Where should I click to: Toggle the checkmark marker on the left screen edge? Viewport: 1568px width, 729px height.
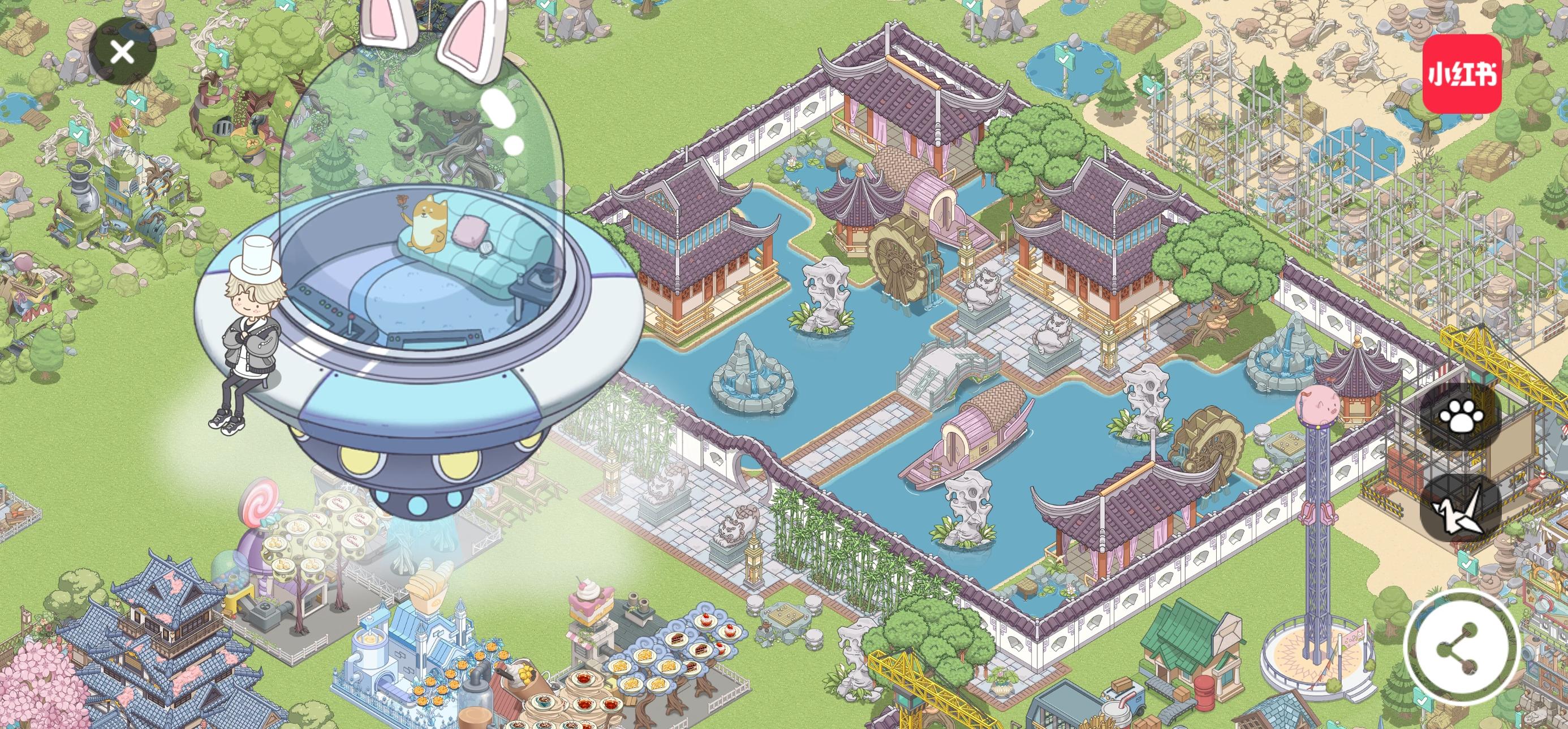[78, 134]
